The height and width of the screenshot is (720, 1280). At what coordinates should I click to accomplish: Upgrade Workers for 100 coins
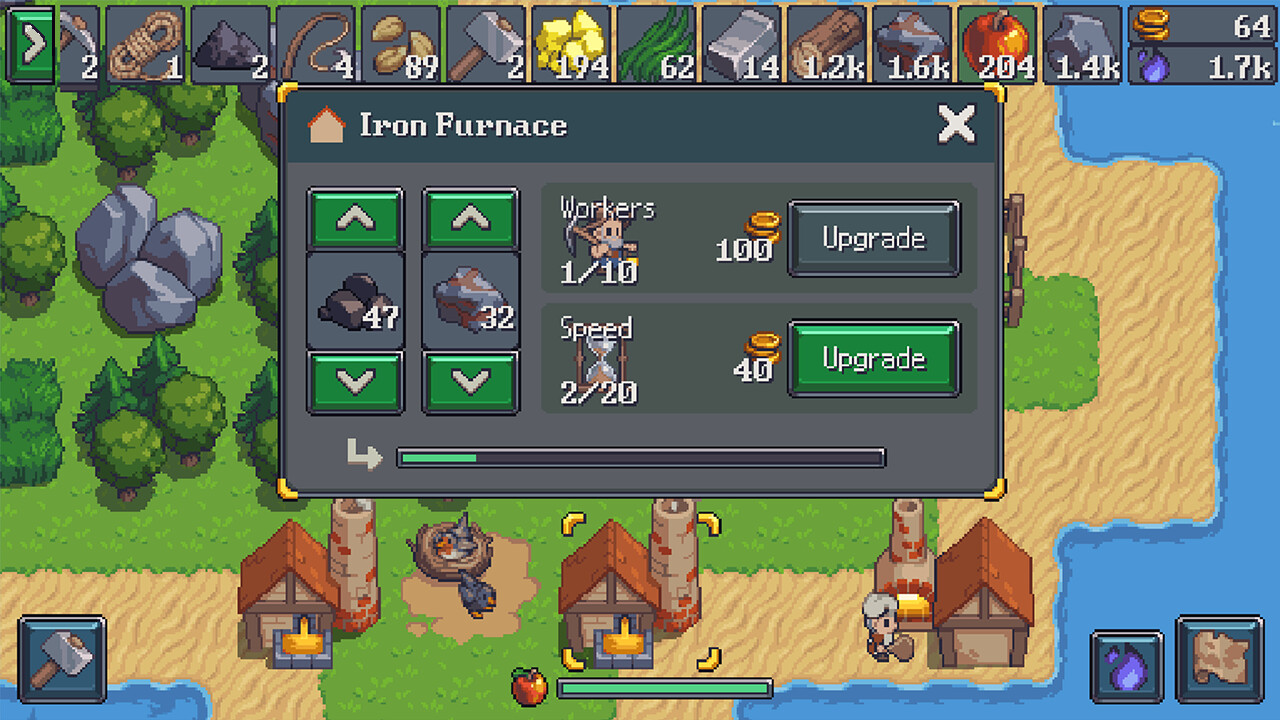point(874,238)
